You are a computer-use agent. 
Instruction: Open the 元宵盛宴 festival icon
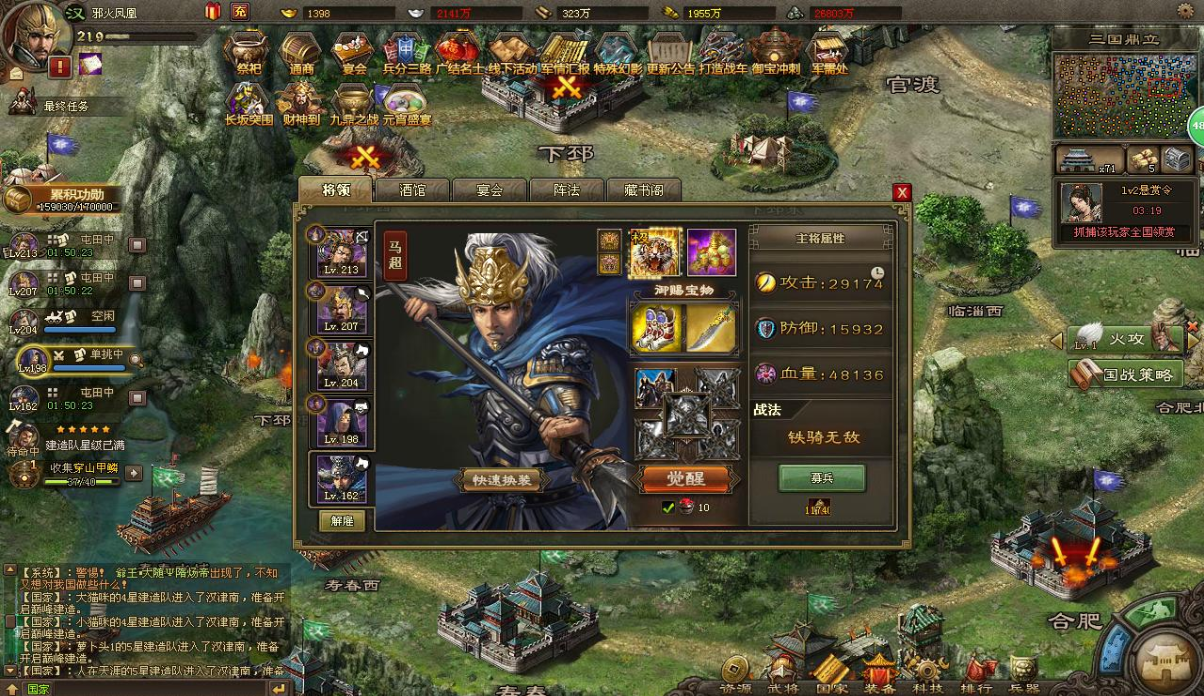(406, 105)
